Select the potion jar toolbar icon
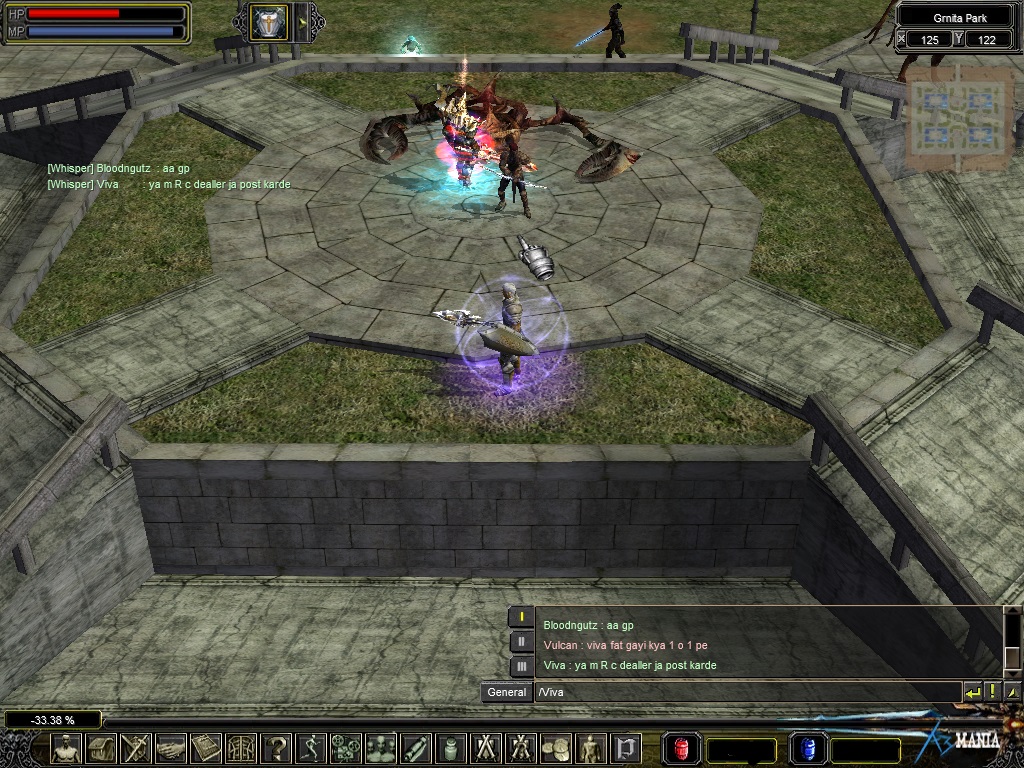The image size is (1024, 768). pos(449,748)
